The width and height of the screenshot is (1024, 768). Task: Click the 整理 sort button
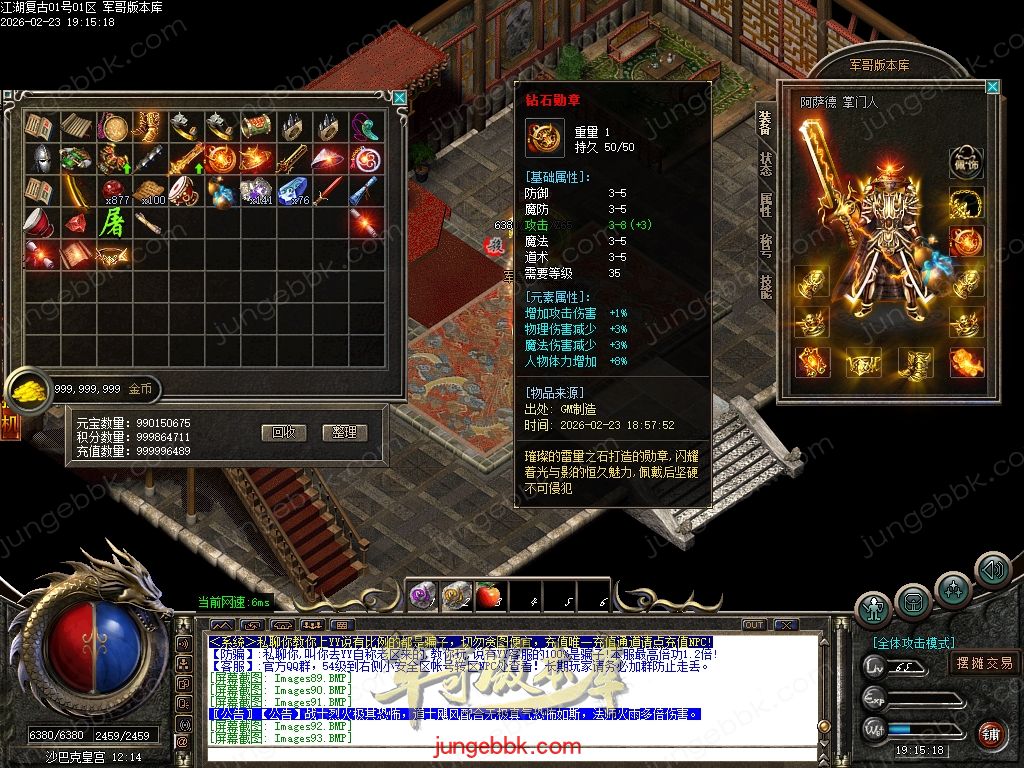(x=345, y=433)
